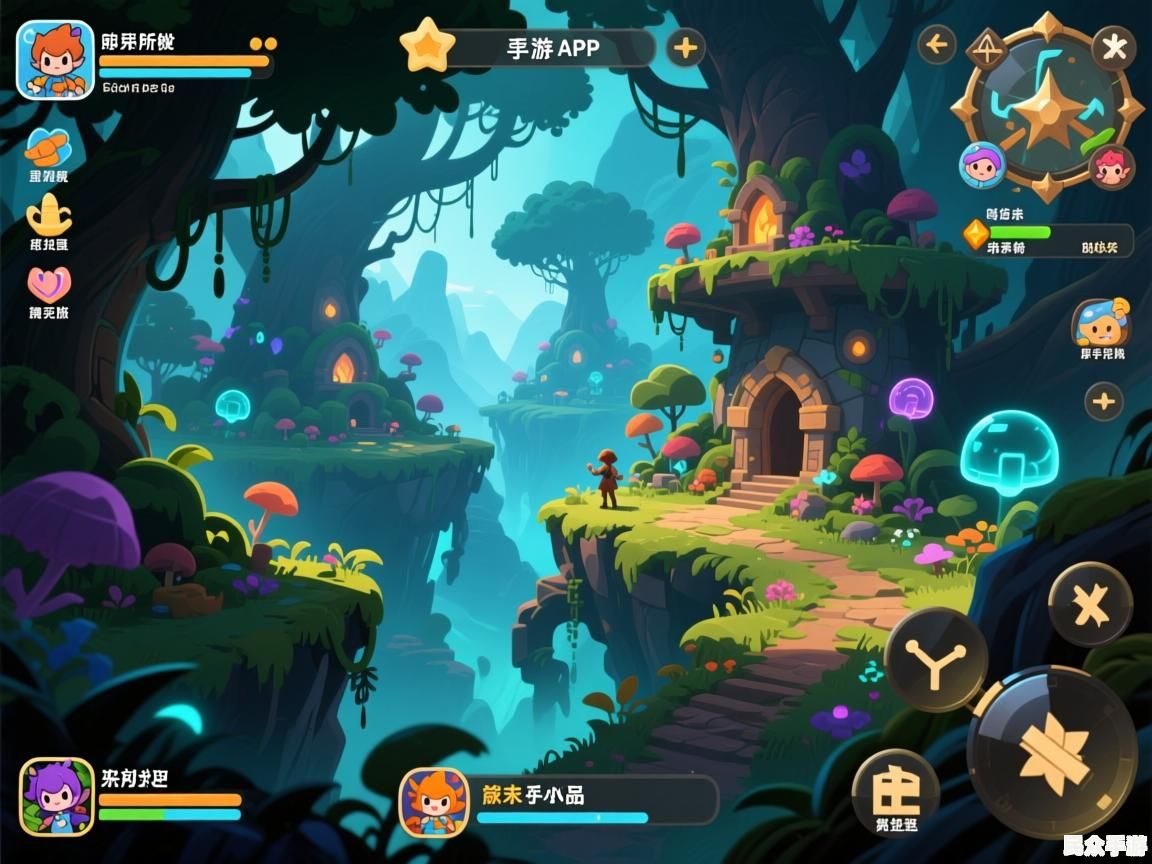
Task: Open the star compass minimap
Action: [x=1045, y=104]
